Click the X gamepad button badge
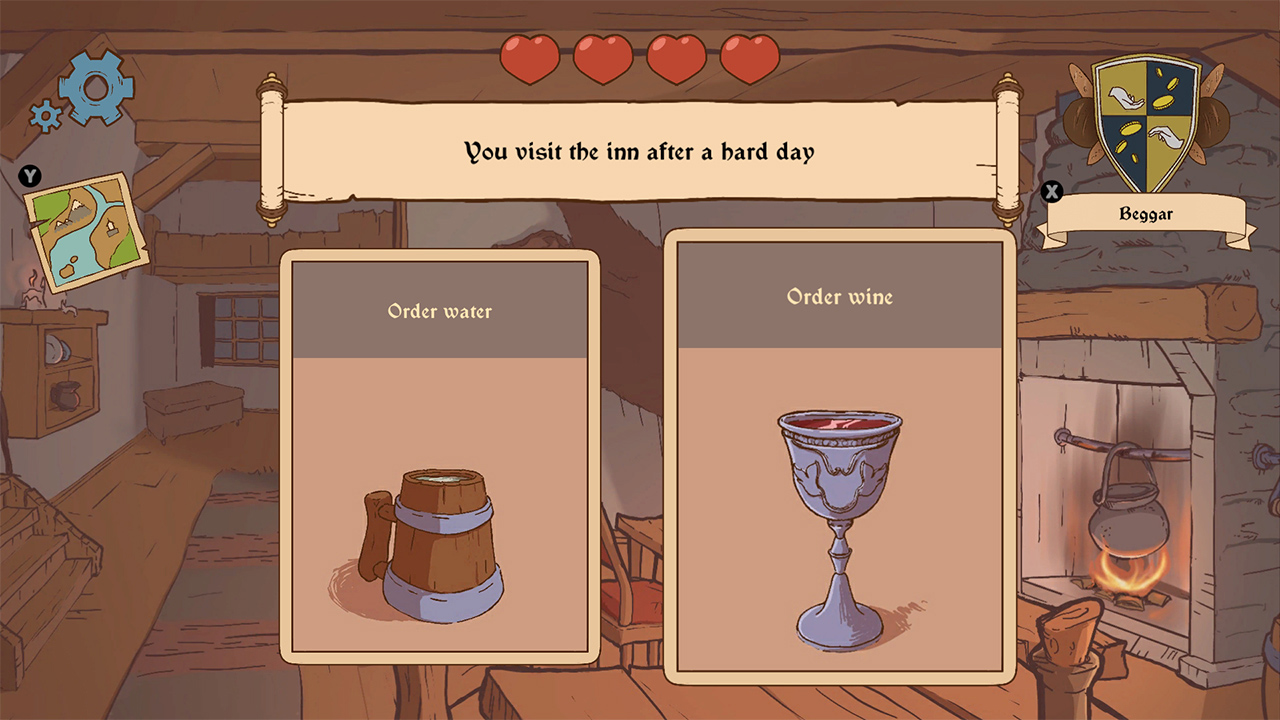This screenshot has height=720, width=1280. [x=1051, y=192]
